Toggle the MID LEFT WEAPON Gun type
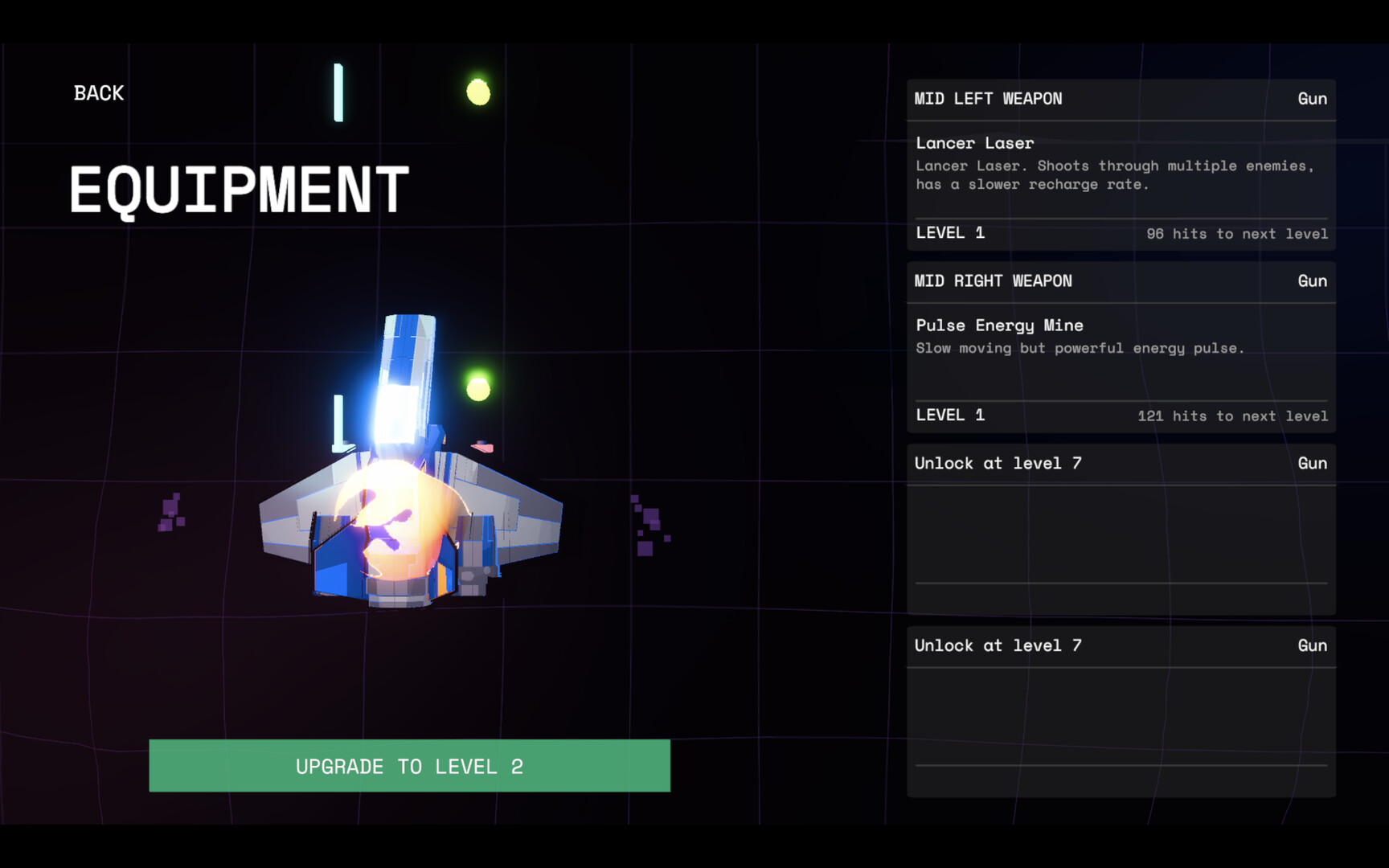The height and width of the screenshot is (868, 1389). tap(1312, 98)
